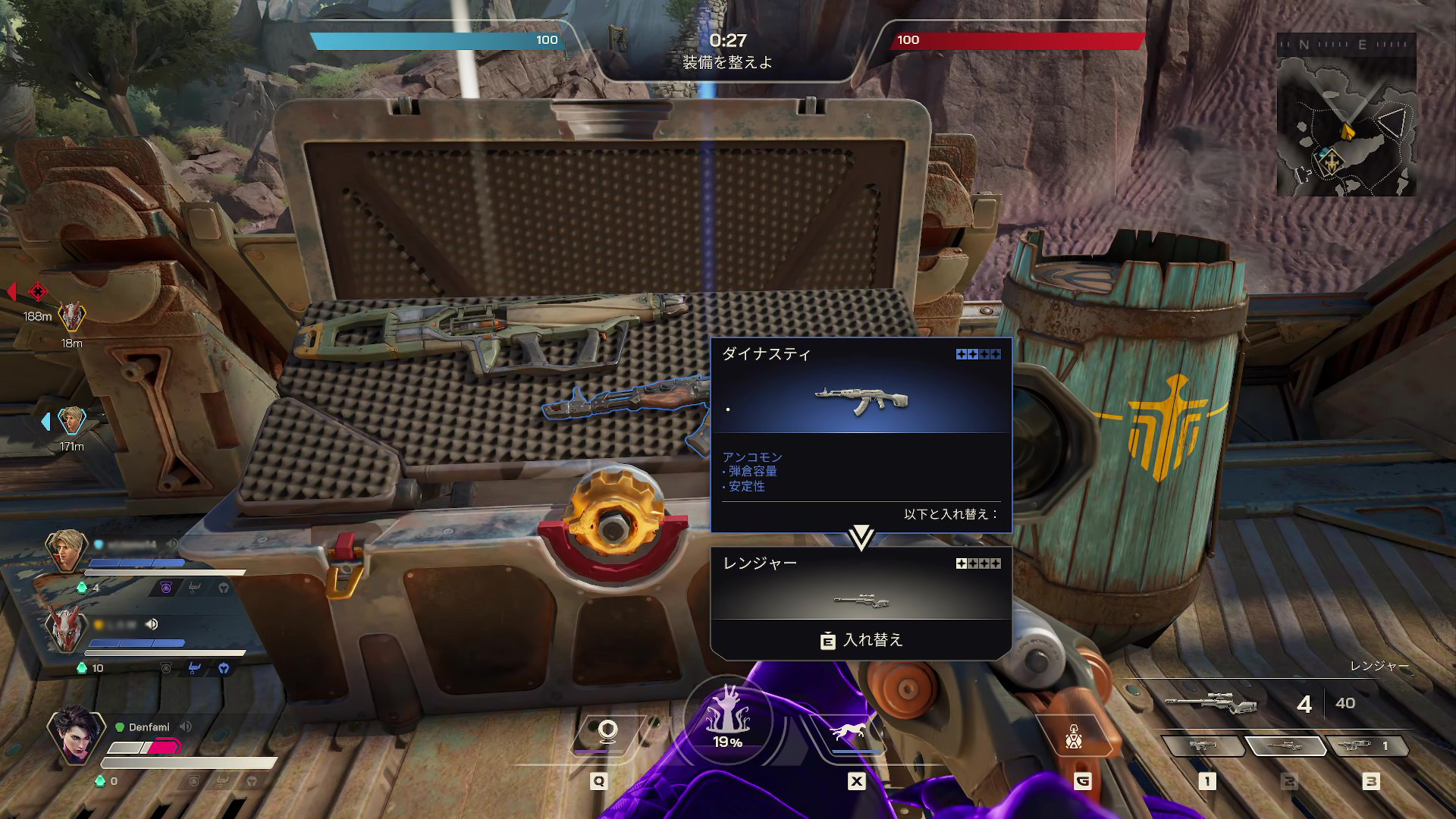This screenshot has height=819, width=1456.
Task: Toggle the blue armor heart icon on the second teammate
Action: click(x=224, y=667)
